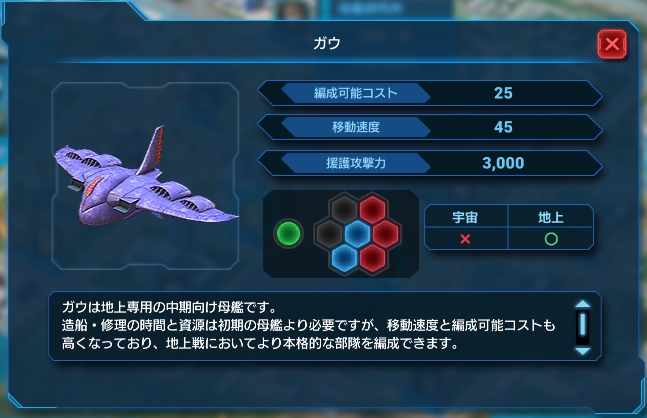Click the description scroll up arrow
This screenshot has height=418, width=647.
tap(582, 307)
